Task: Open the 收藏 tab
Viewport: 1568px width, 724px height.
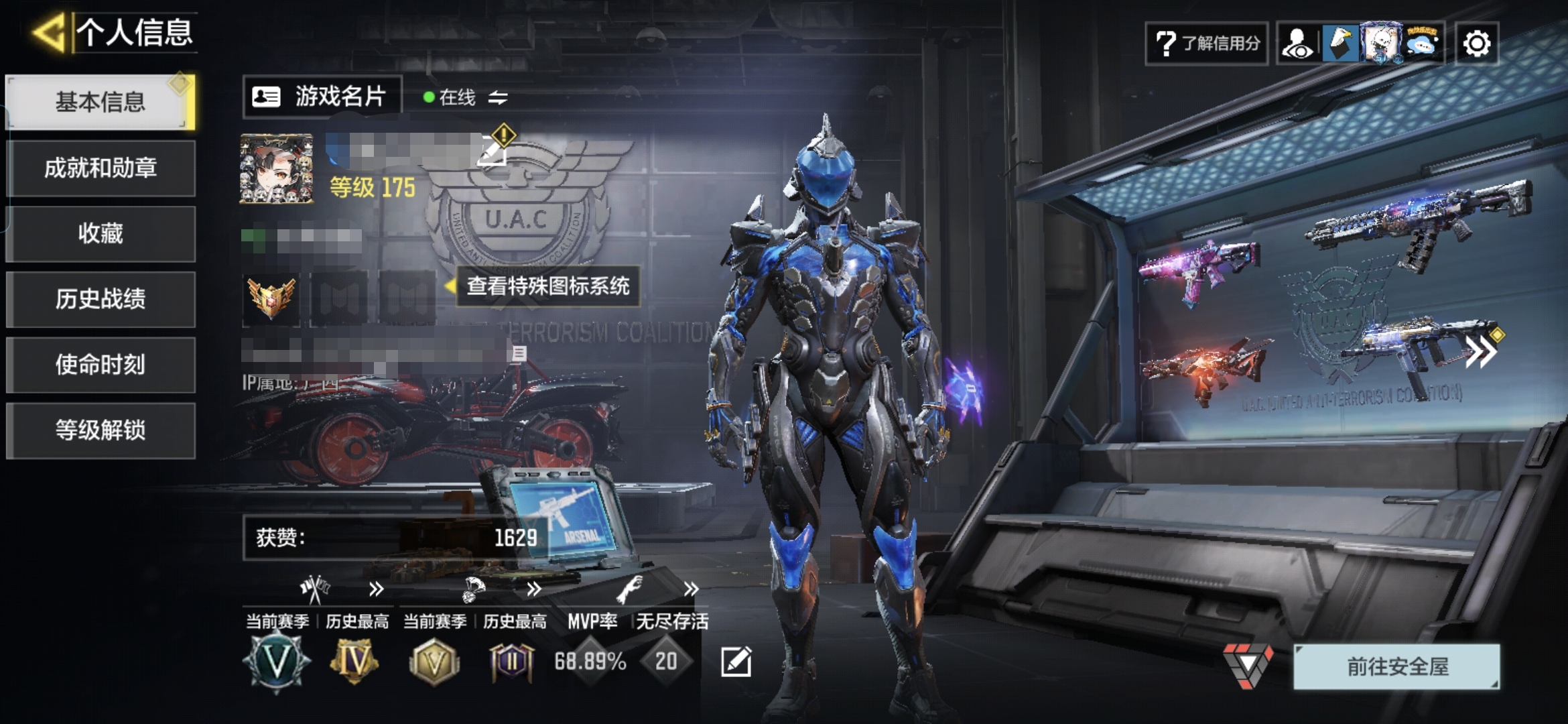Action: coord(101,233)
